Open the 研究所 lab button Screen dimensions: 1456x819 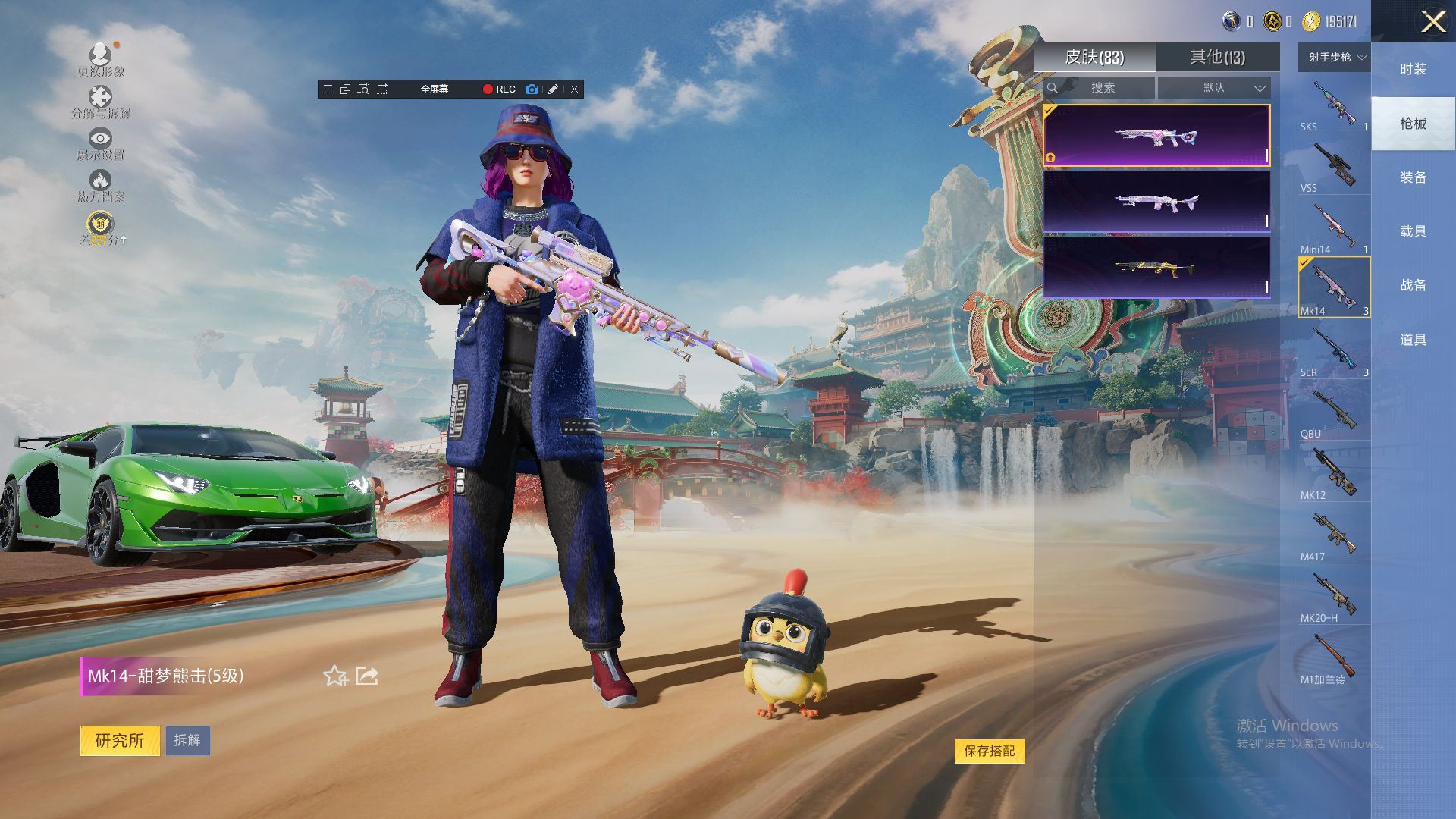point(120,740)
